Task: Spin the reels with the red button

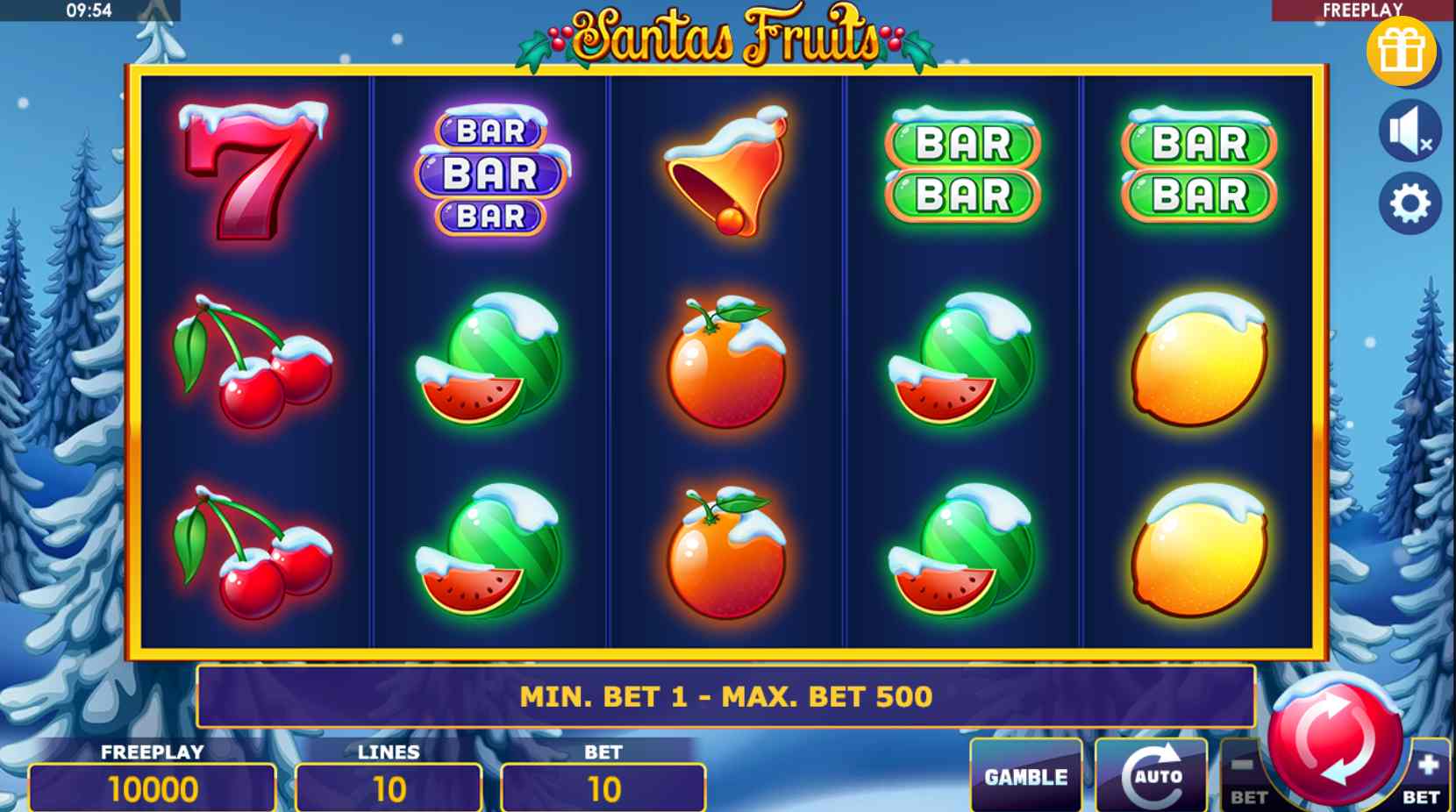Action: (1334, 738)
